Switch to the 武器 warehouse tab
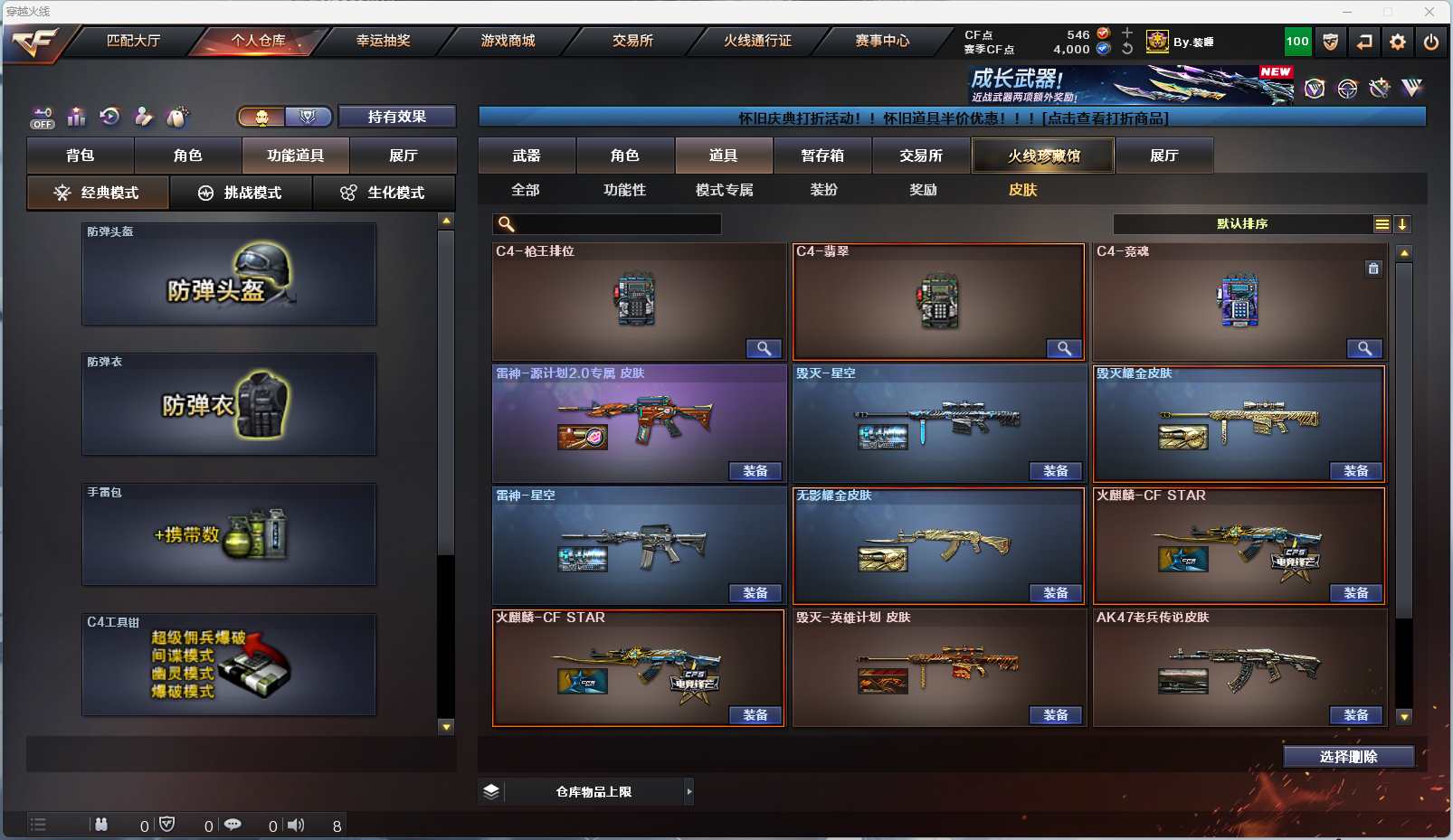Image resolution: width=1453 pixels, height=840 pixels. [x=527, y=156]
